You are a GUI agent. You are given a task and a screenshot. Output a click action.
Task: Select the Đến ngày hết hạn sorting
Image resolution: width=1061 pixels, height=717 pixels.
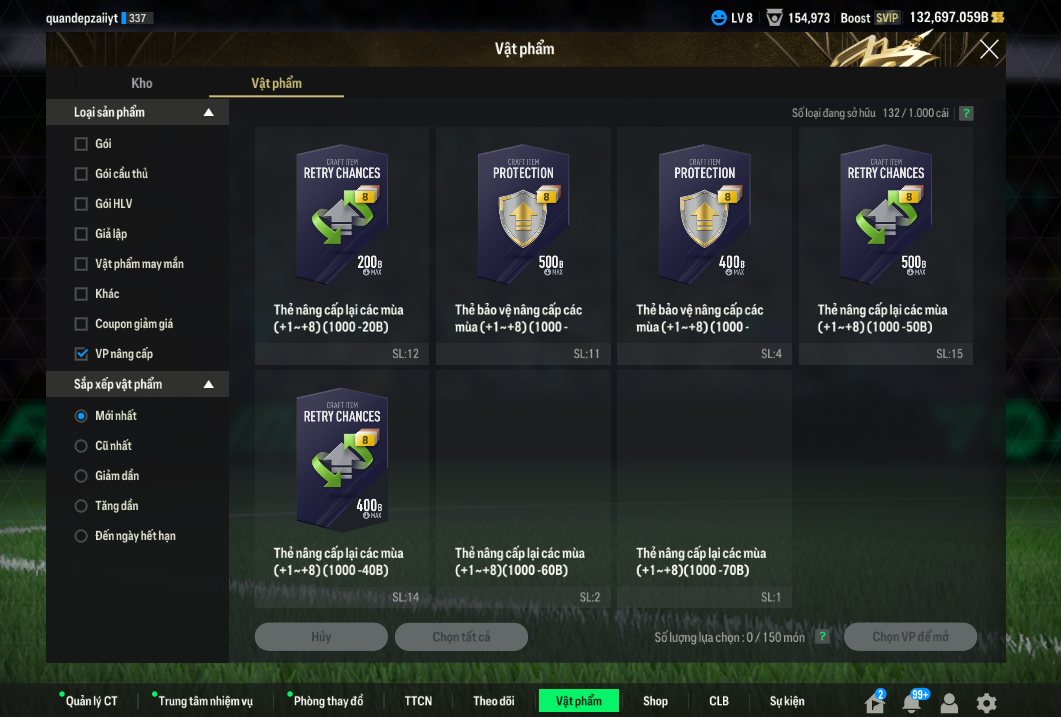[82, 536]
